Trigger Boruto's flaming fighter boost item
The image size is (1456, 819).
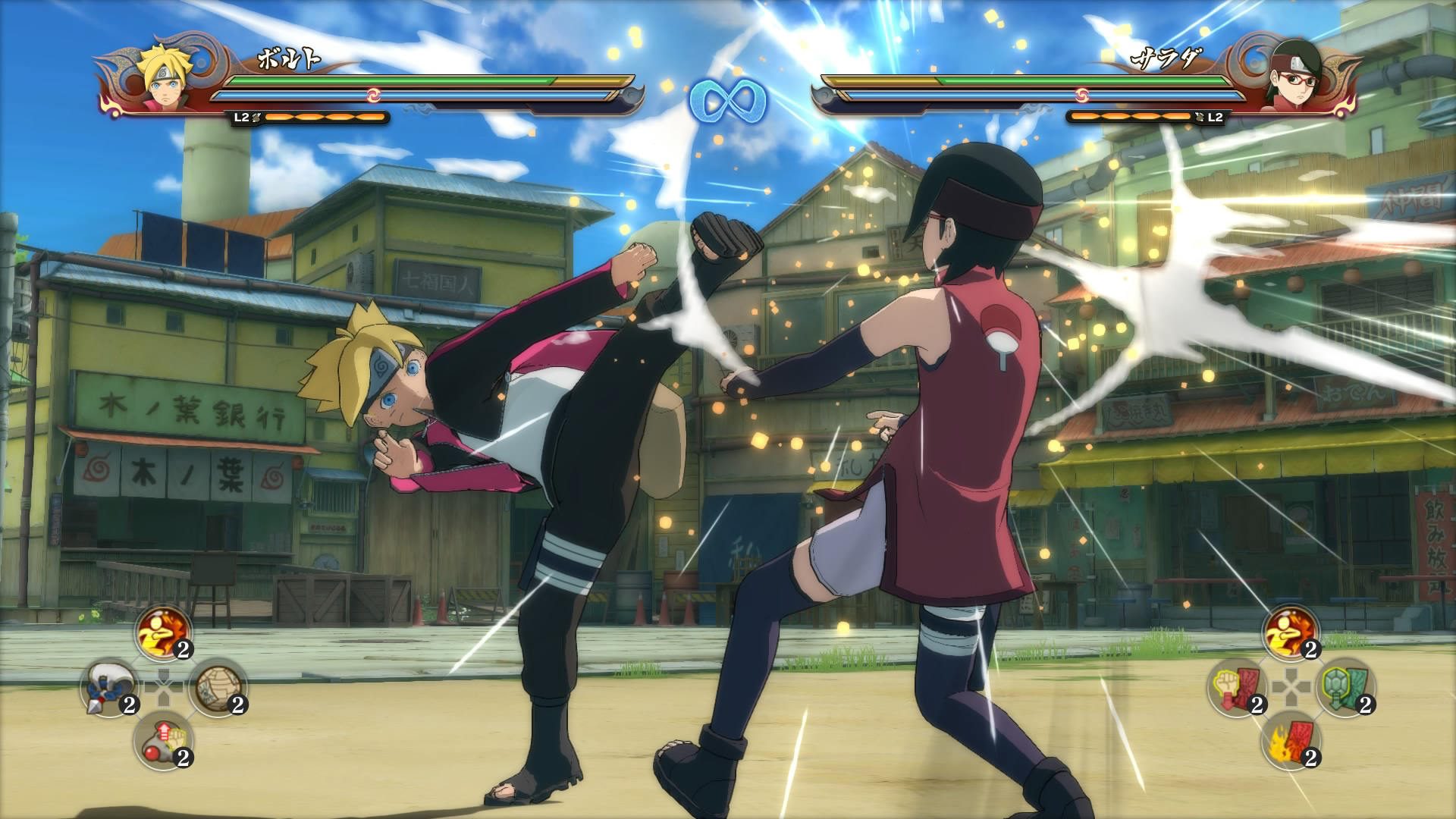coord(163,633)
